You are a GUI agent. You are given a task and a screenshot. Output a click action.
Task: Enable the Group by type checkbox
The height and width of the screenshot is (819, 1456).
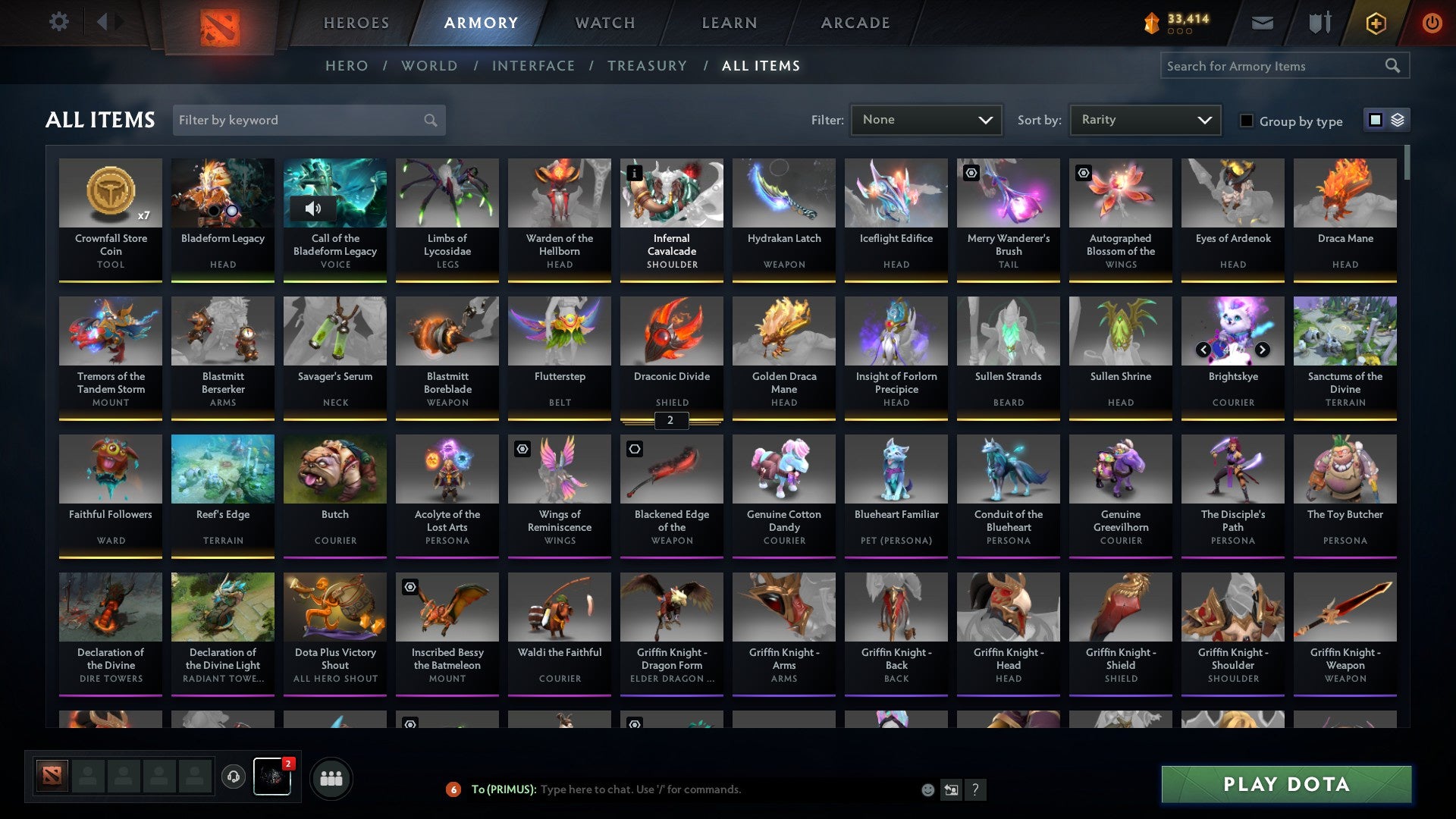(x=1247, y=121)
